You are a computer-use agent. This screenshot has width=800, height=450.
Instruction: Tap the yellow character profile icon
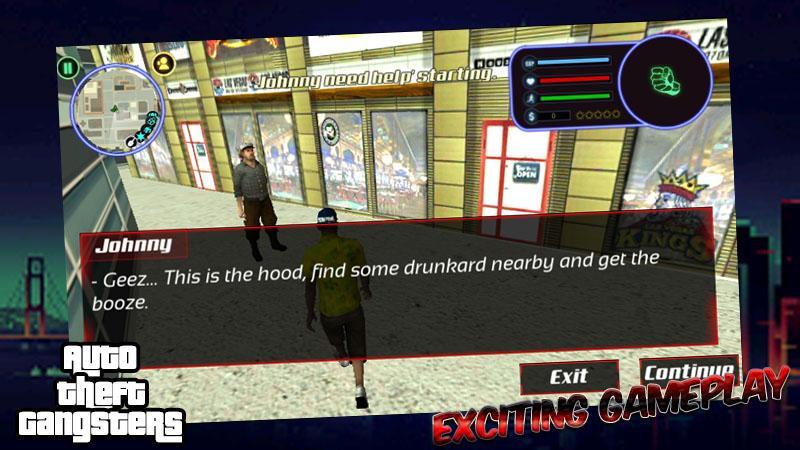click(x=164, y=63)
